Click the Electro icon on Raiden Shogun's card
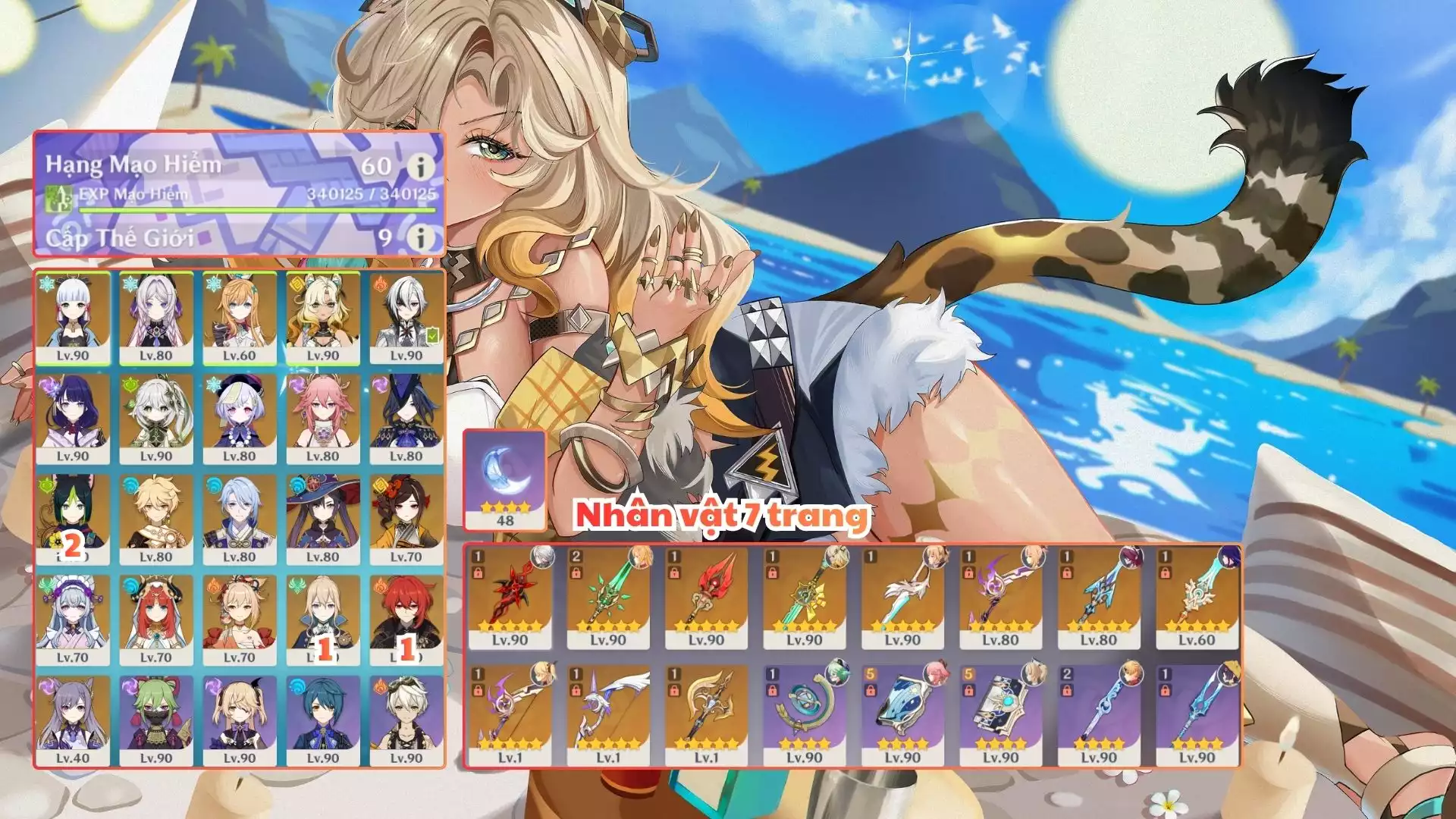Screen dimensions: 1456x819 click(49, 385)
